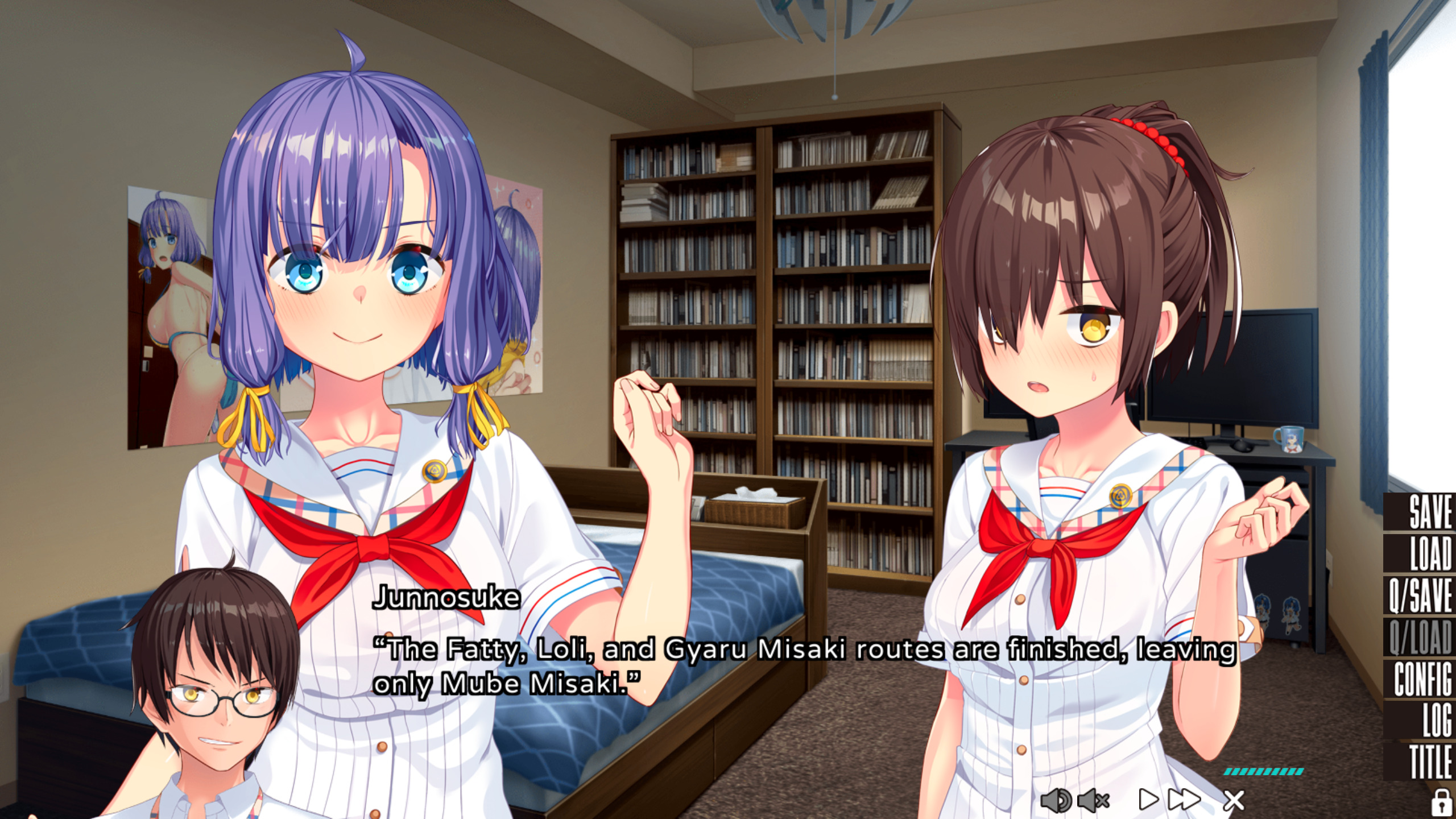Mute voice with the crossed speaker icon
Viewport: 1456px width, 819px height.
point(1093,801)
